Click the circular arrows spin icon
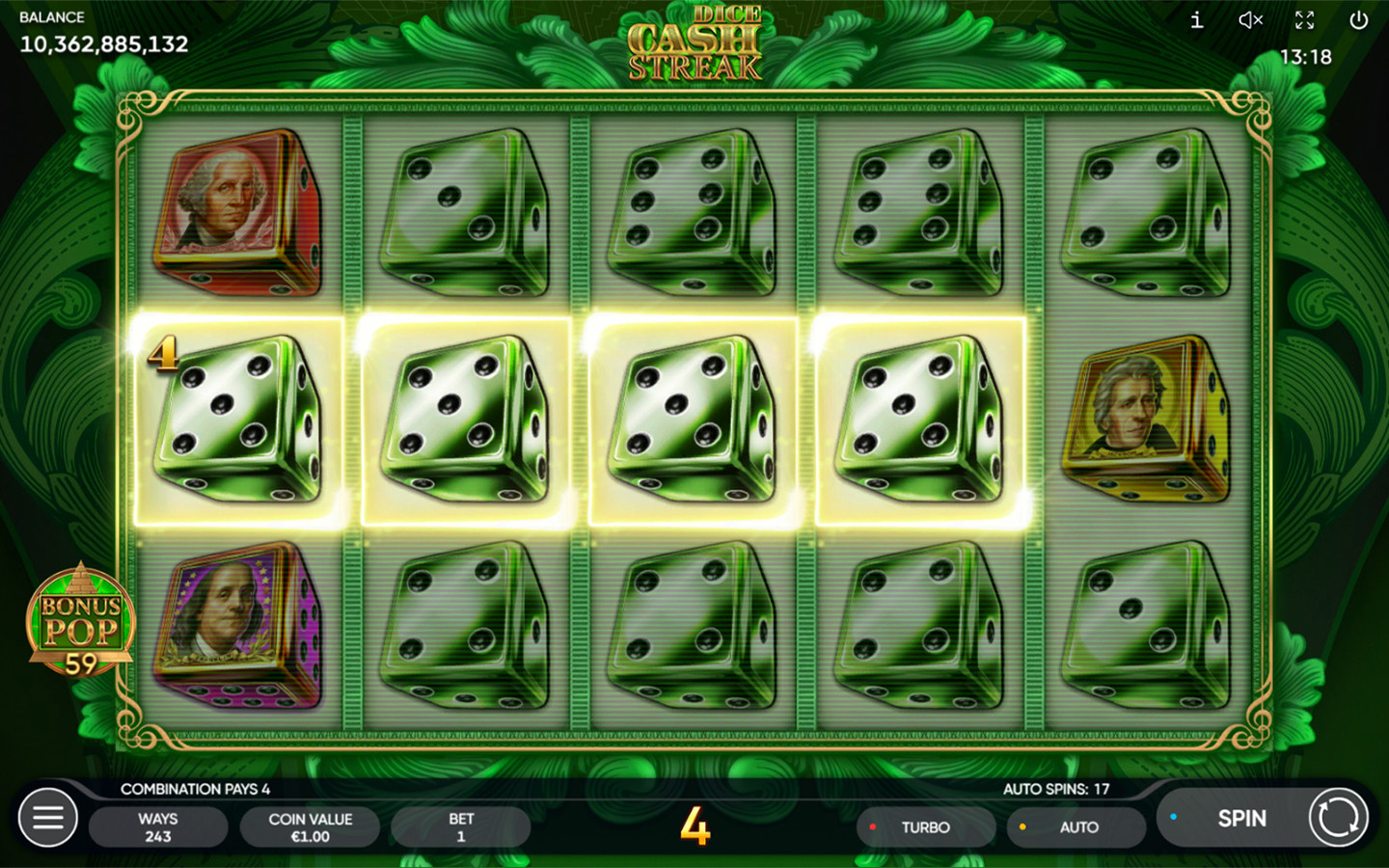The image size is (1389, 868). point(1338,818)
